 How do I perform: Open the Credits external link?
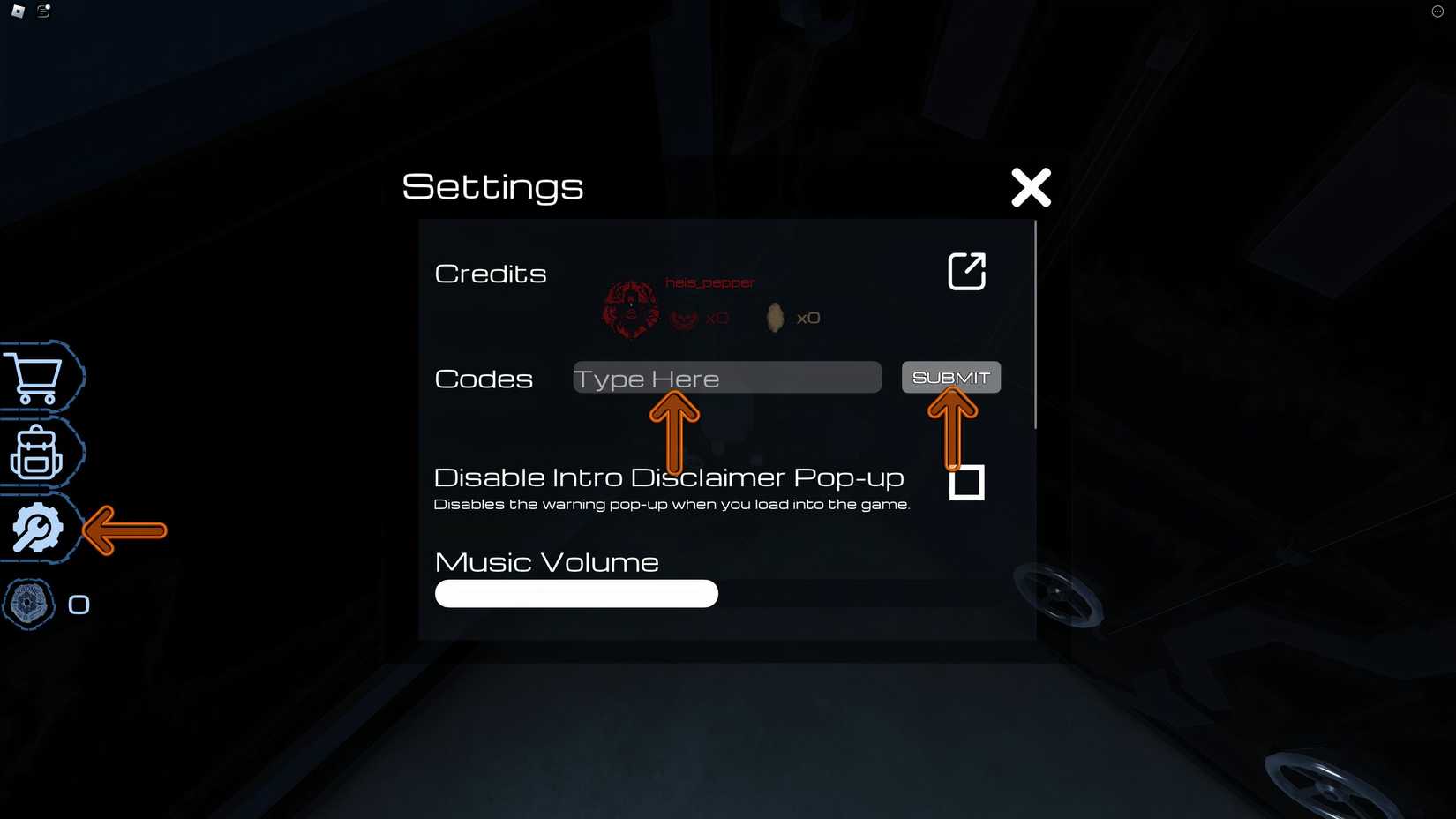pos(966,271)
